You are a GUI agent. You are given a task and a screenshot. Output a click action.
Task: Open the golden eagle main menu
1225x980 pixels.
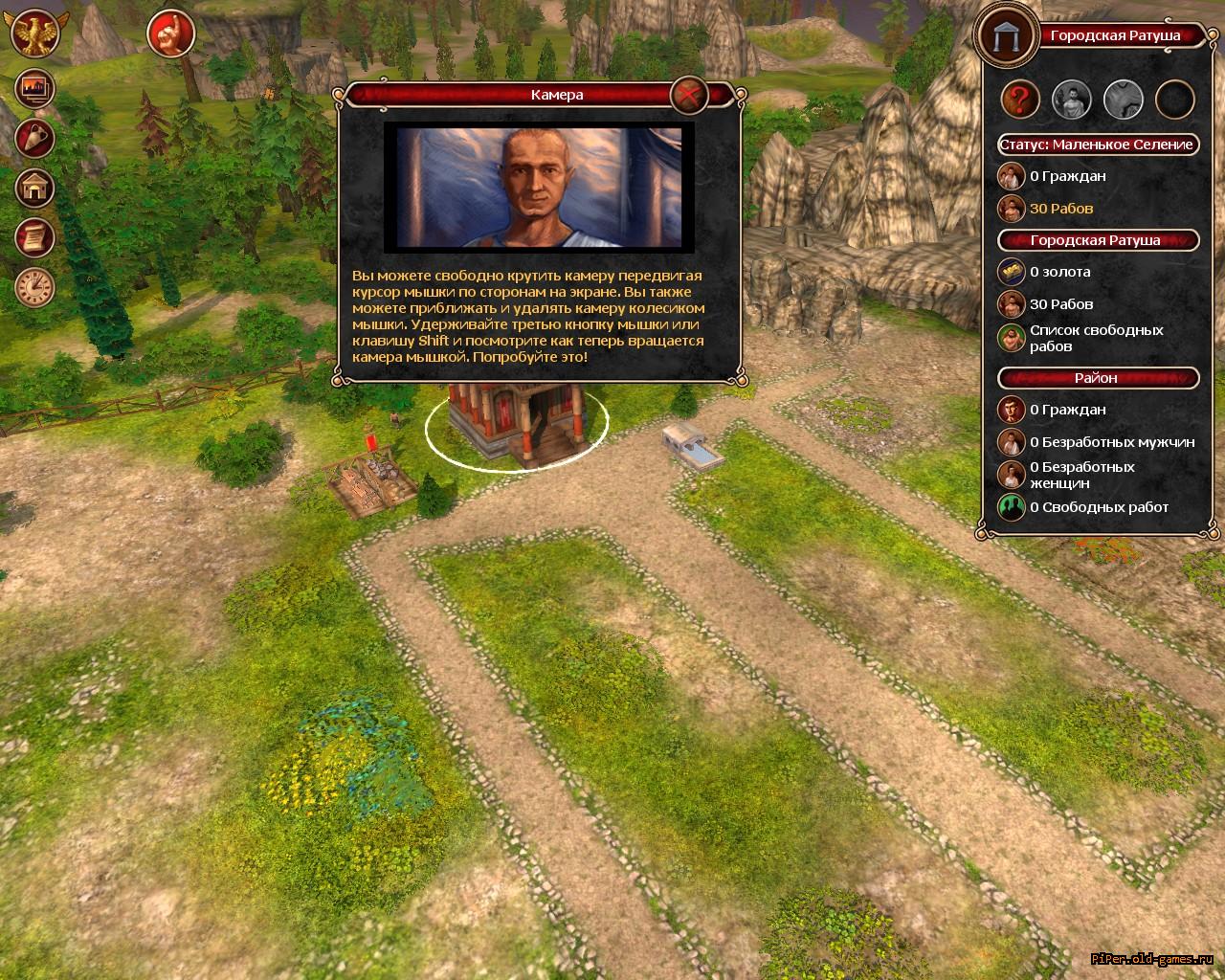pos(34,33)
